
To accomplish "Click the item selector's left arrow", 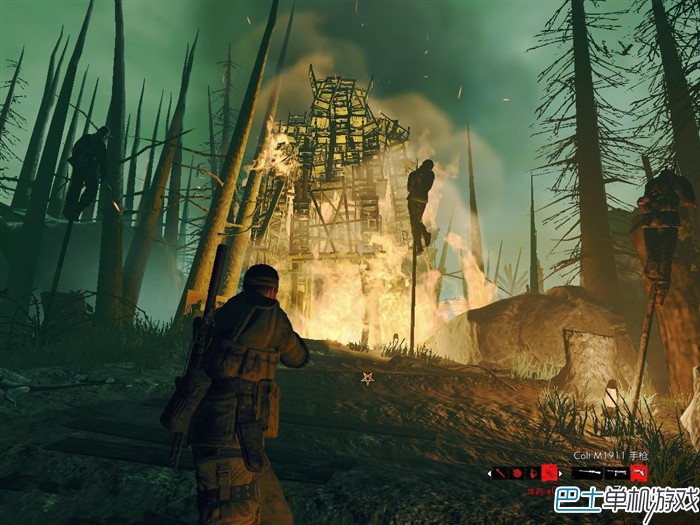I will coord(489,473).
